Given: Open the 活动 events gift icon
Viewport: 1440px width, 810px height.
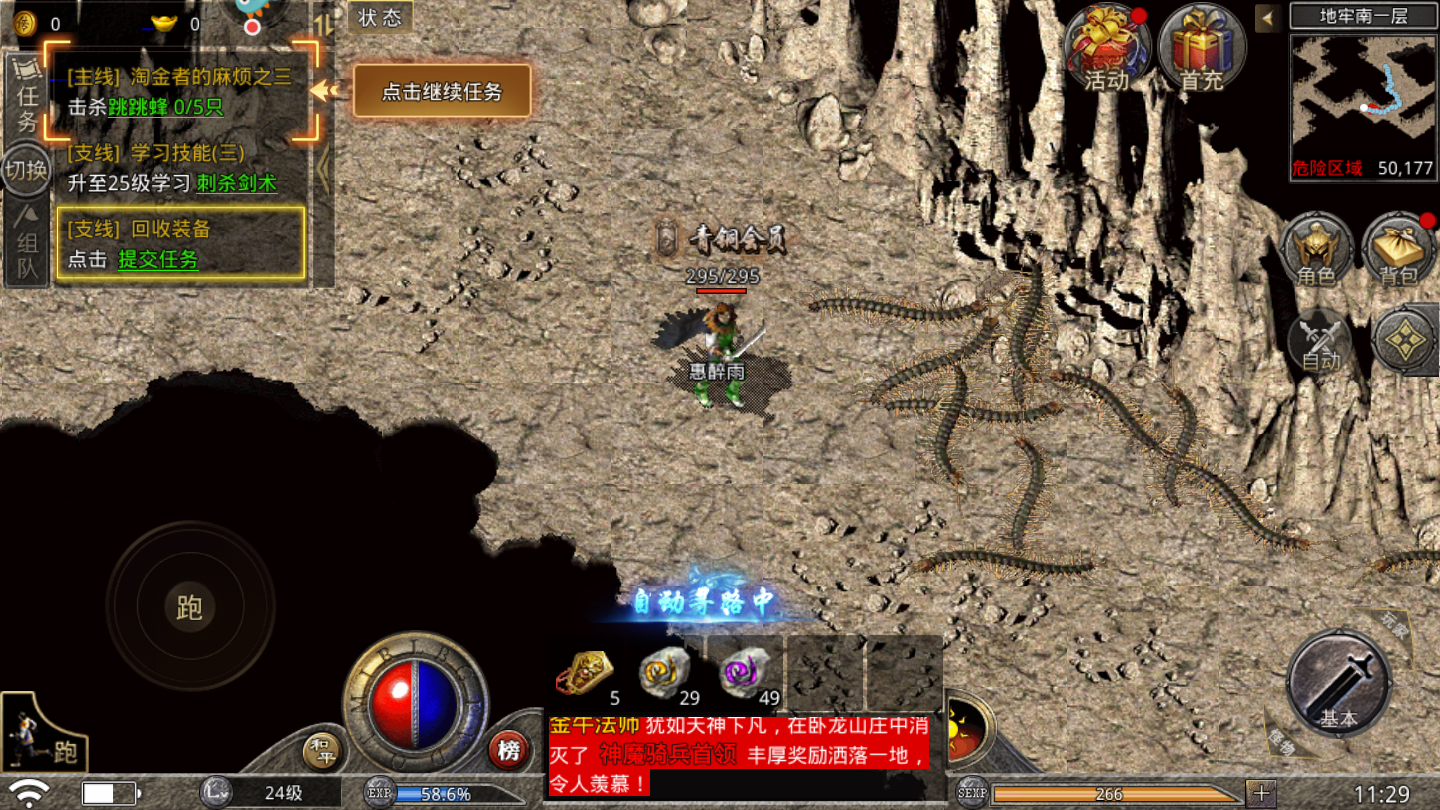Looking at the screenshot, I should 1106,46.
